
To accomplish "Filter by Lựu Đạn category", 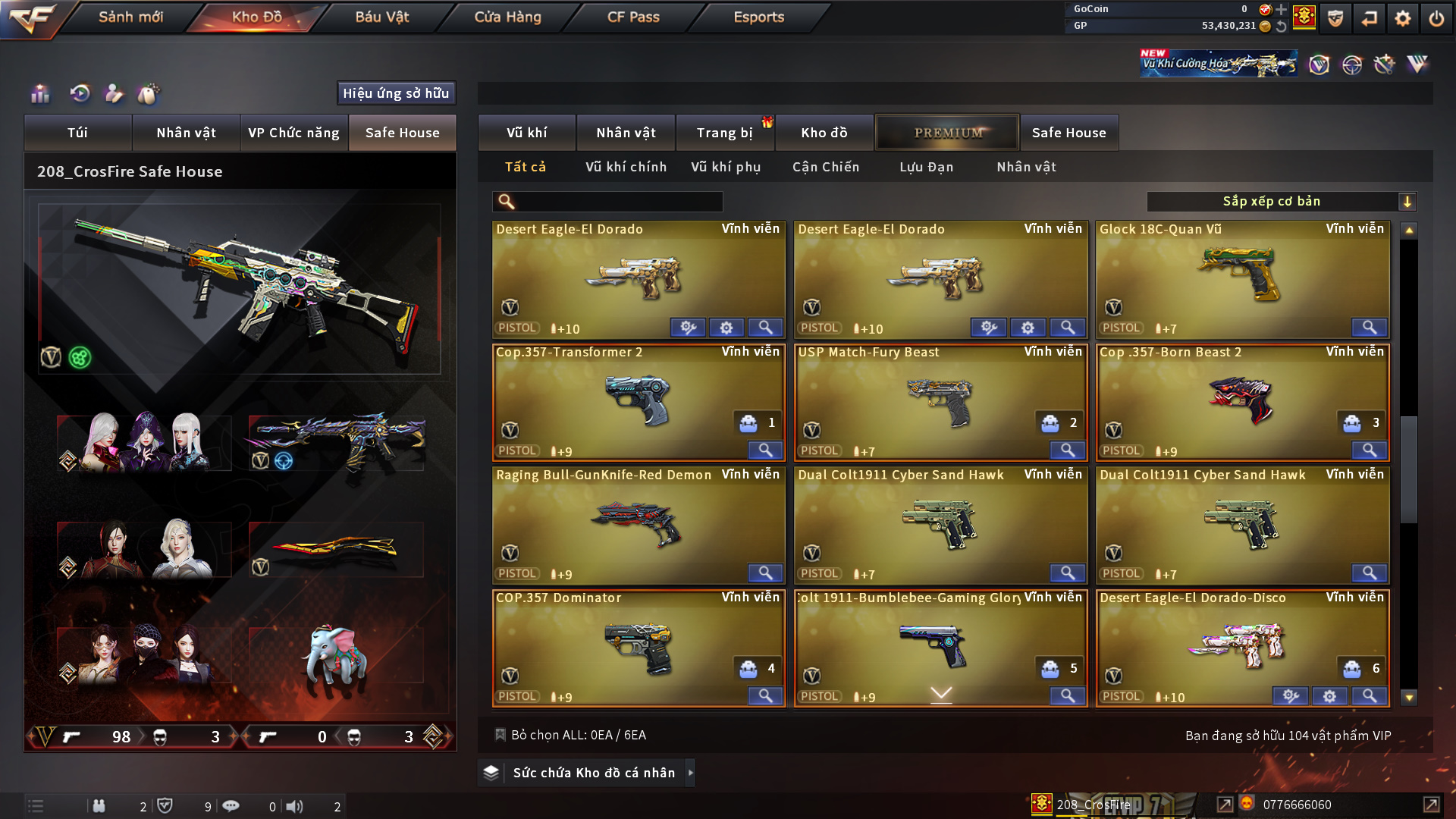I will [926, 167].
